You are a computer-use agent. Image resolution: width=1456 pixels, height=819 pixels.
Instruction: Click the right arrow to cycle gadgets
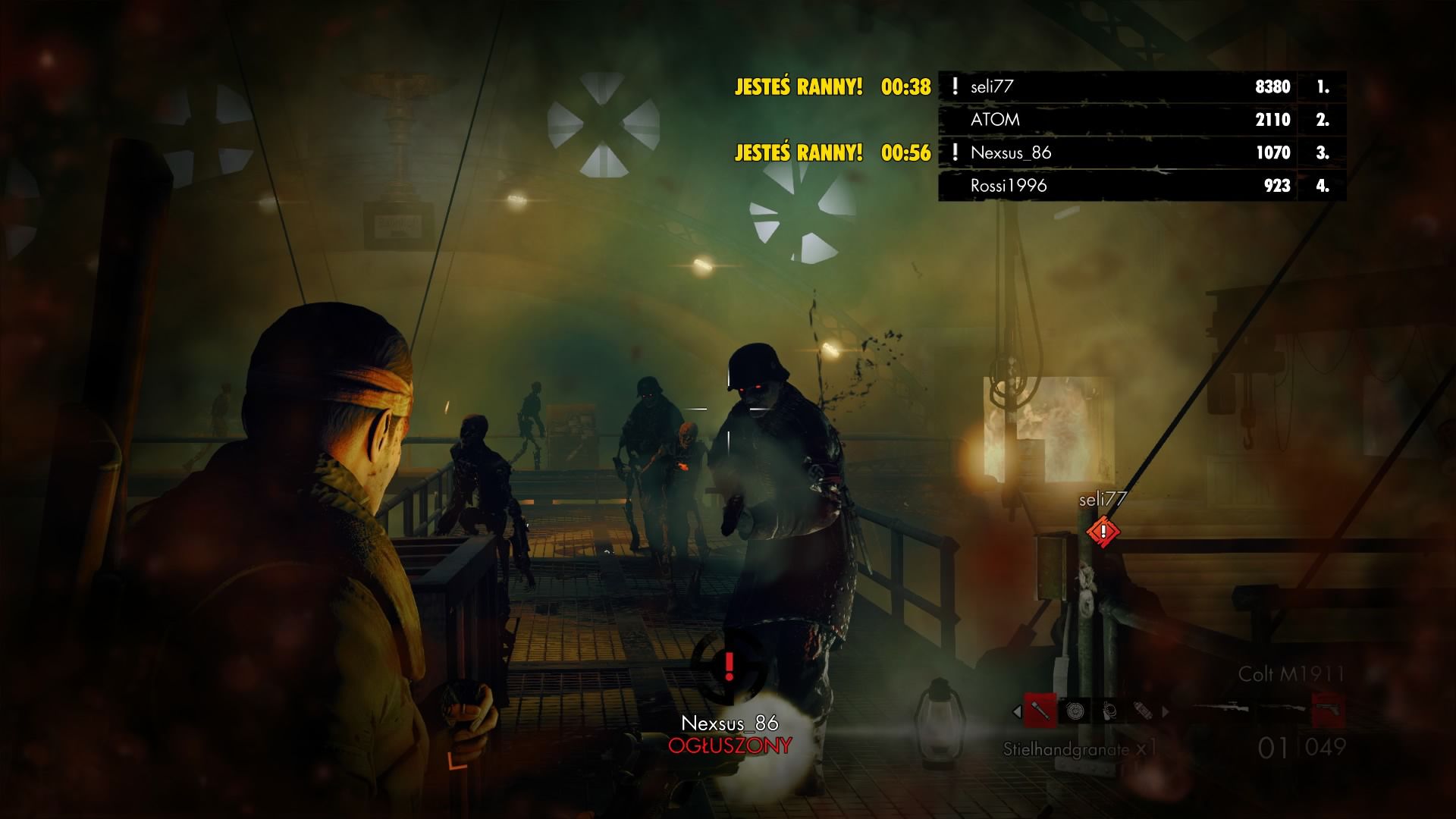(1165, 711)
